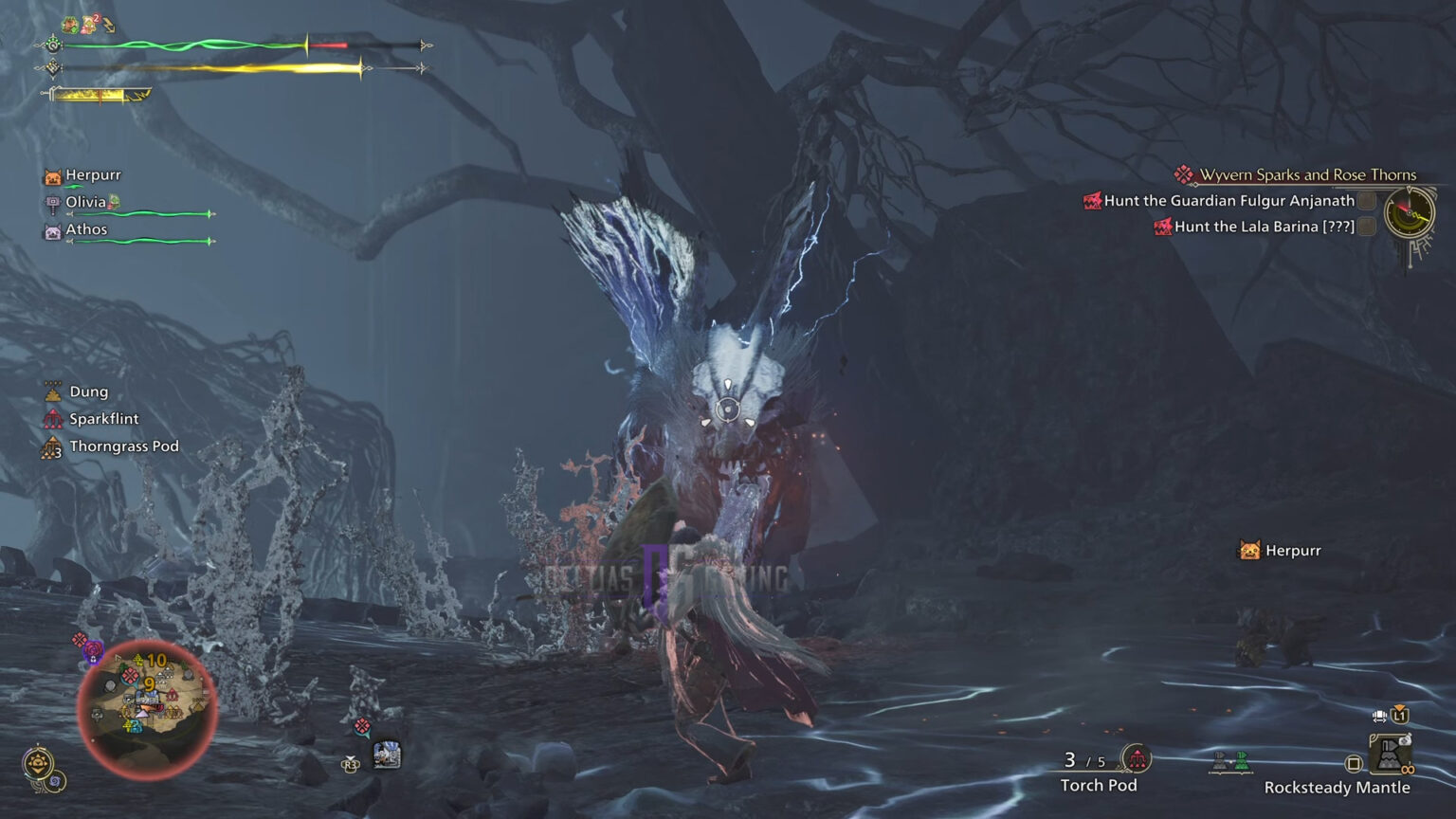Select the Torch Pod slinger ammo icon
The height and width of the screenshot is (819, 1456).
pos(1137,759)
